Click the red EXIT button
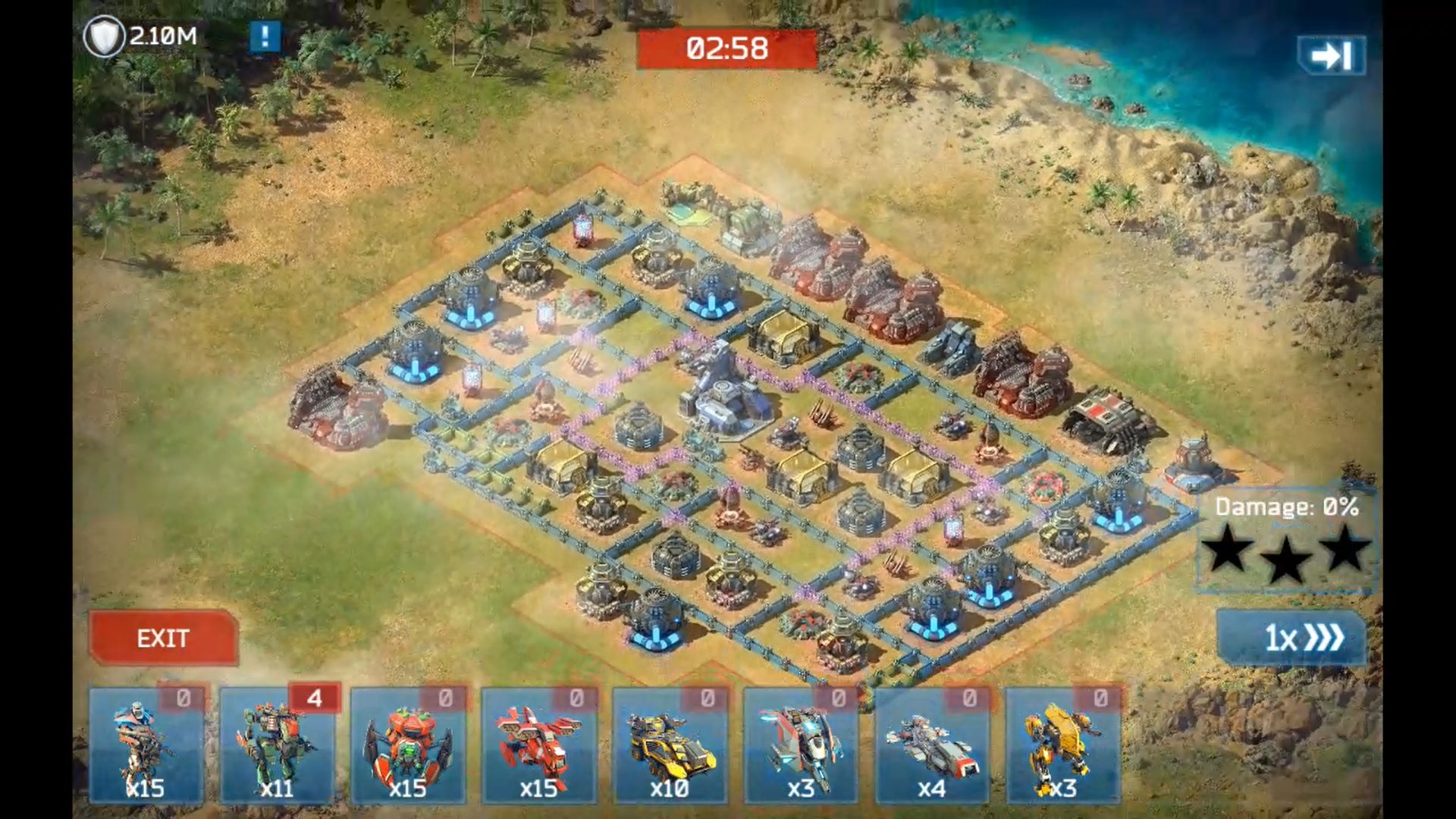The image size is (1456, 819). pos(163,638)
